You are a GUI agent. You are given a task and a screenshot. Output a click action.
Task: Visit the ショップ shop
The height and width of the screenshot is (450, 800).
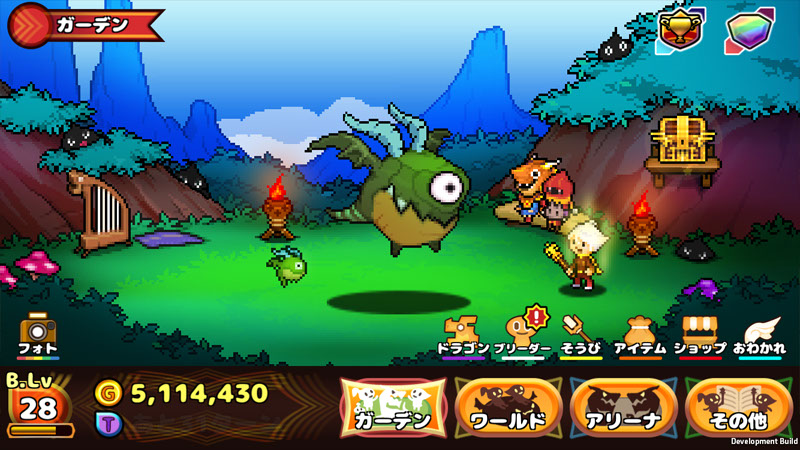tap(698, 334)
